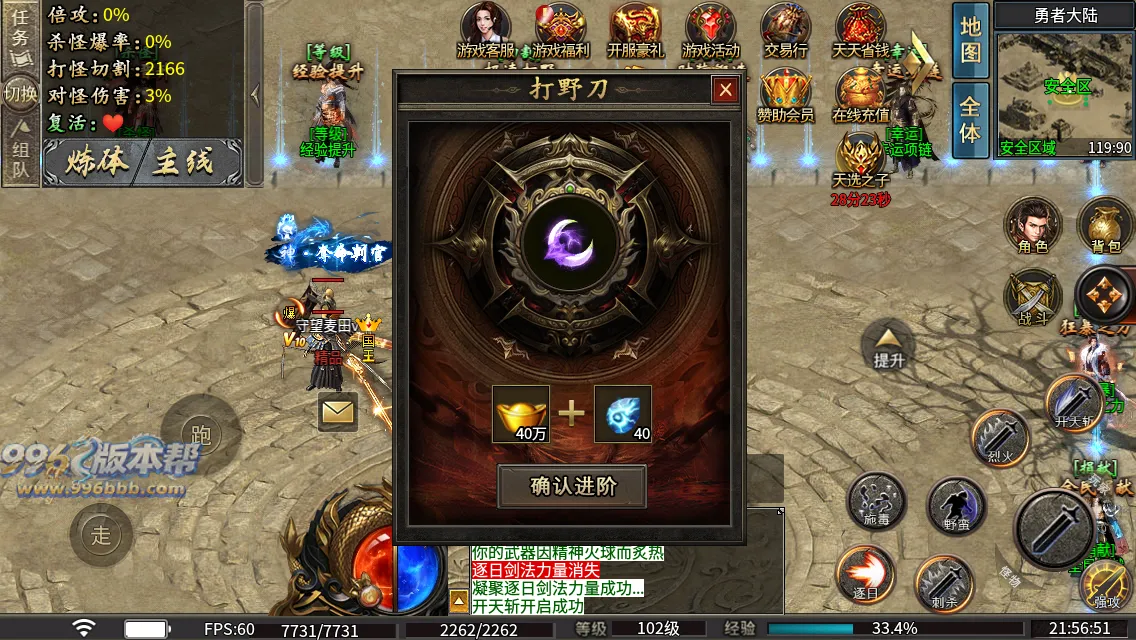Viewport: 1136px width, 640px height.
Task: Open the 炼体 body refining tab
Action: 96,163
